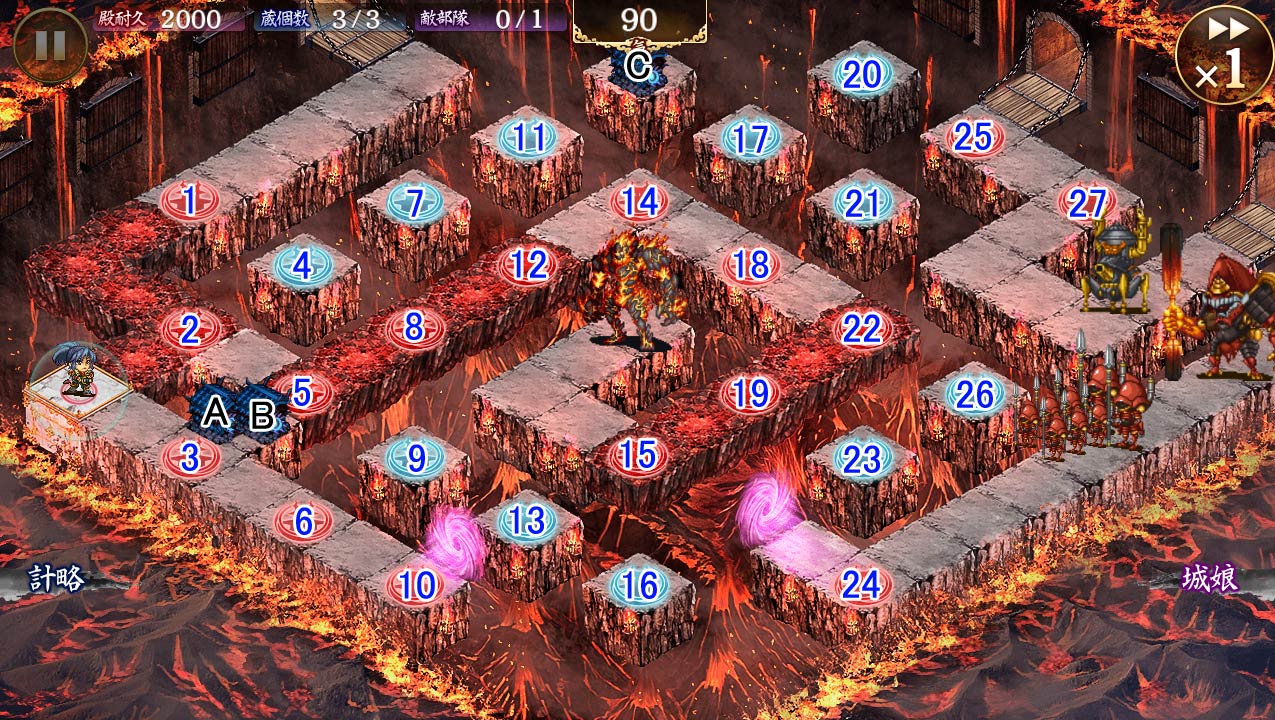Select red deployment tile 3

click(189, 457)
